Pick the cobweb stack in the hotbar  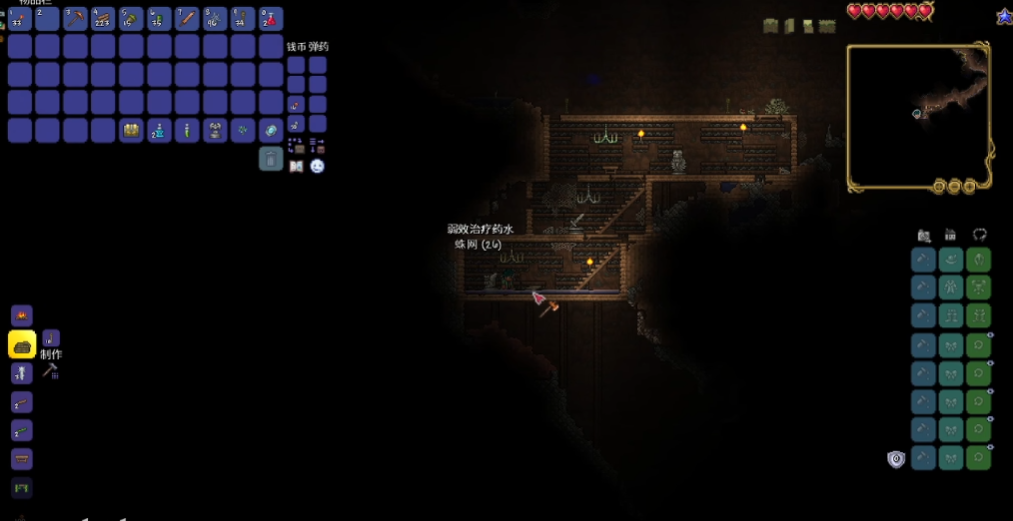215,18
